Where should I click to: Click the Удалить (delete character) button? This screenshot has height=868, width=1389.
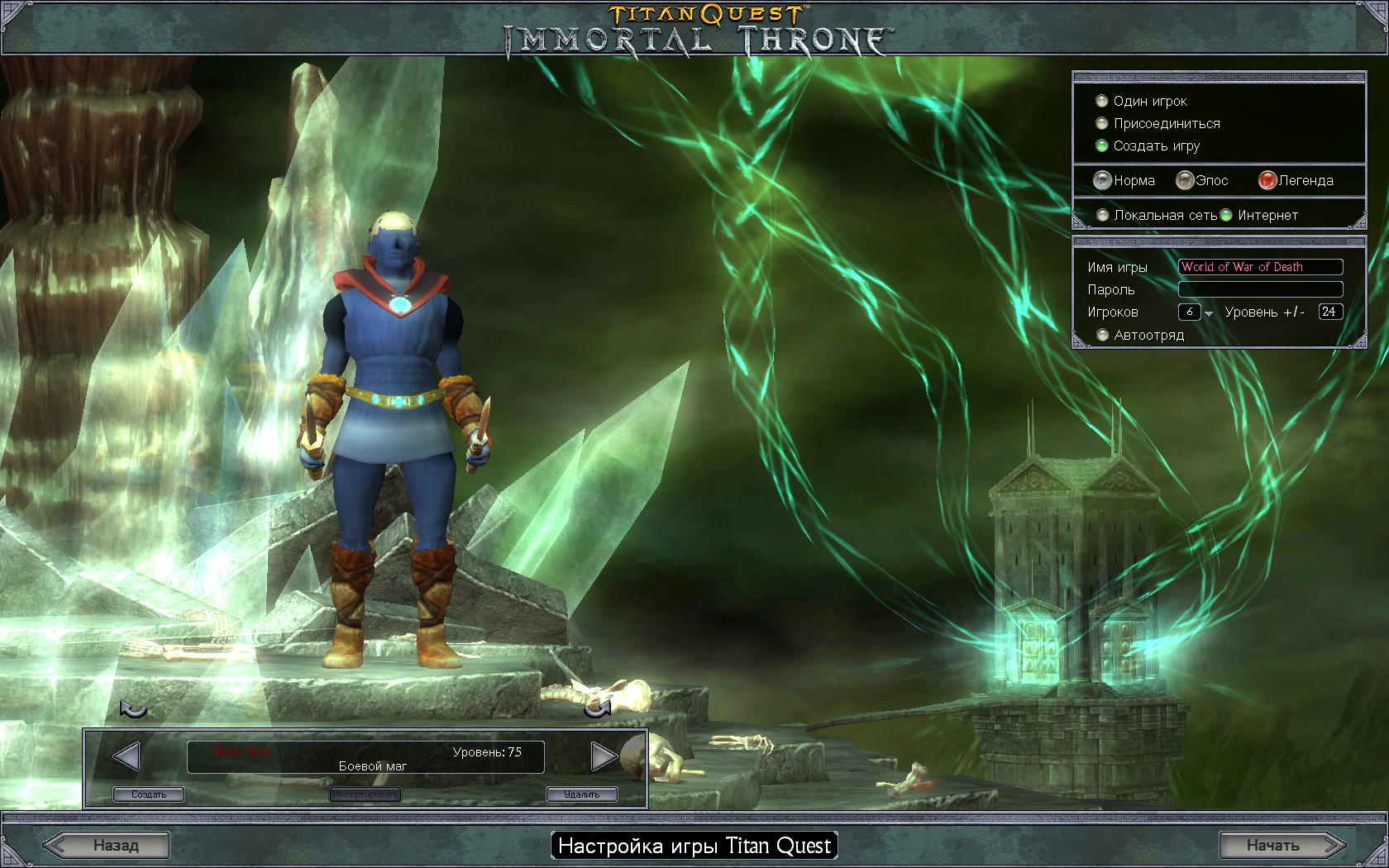pos(582,794)
